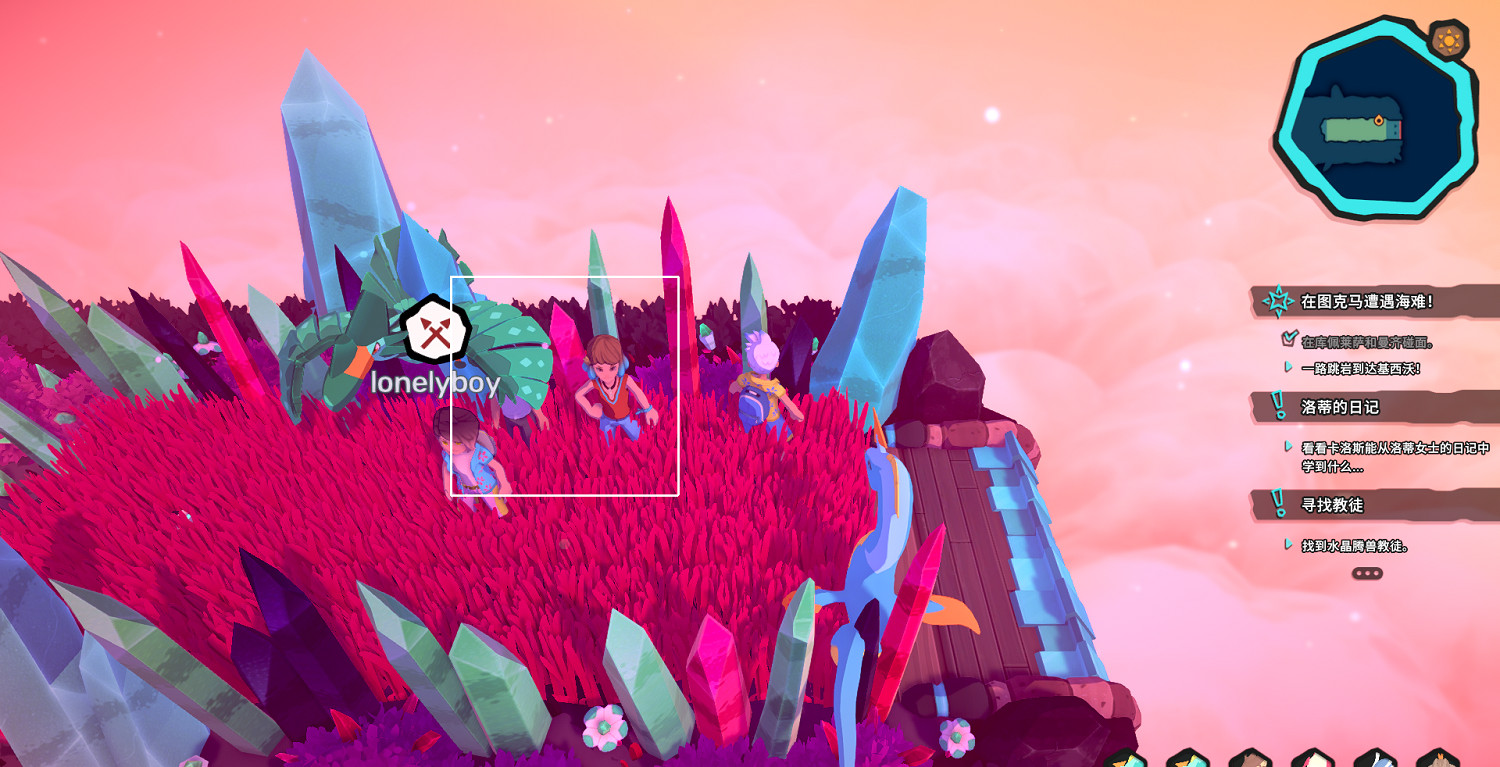Click the exclamation icon beside 洛蒂的日记
Screen dimensions: 1500x767
tap(1277, 403)
